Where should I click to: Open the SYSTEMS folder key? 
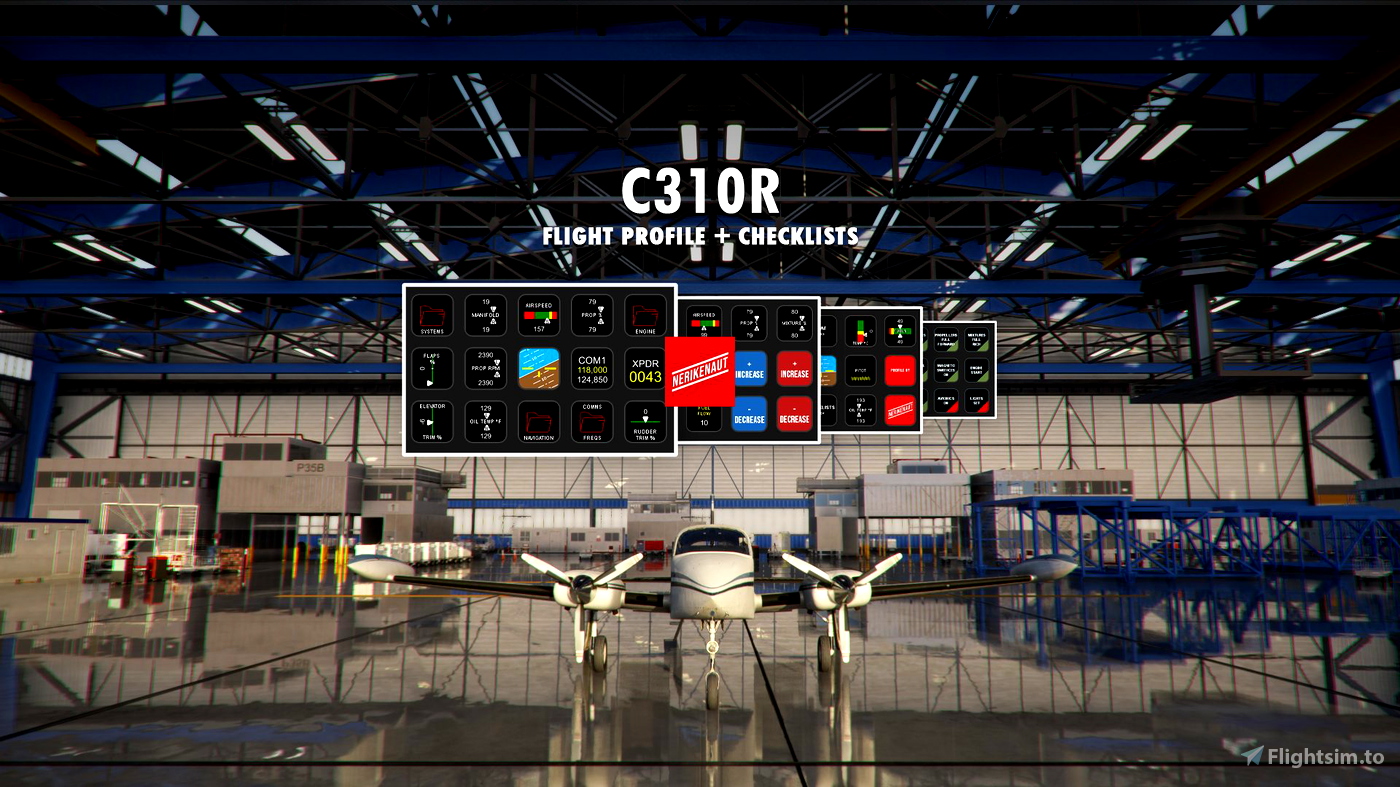click(x=432, y=316)
